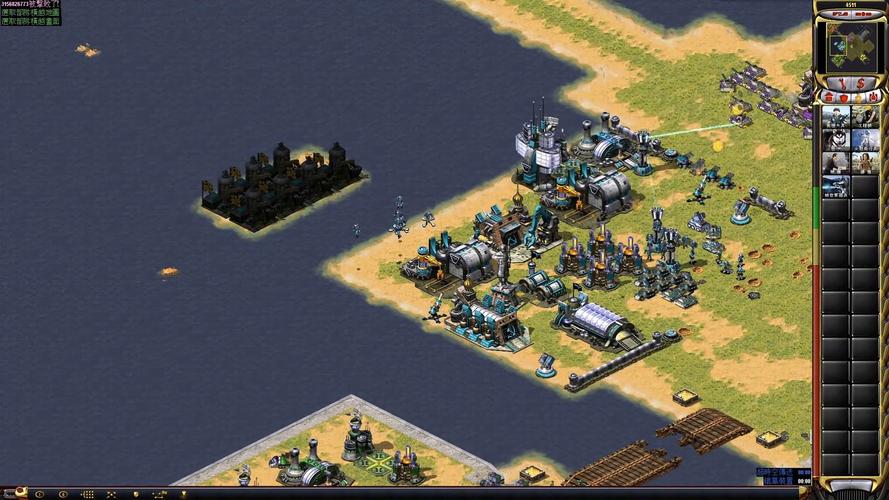
Task: Switch to the infantry build tab
Action: (858, 97)
